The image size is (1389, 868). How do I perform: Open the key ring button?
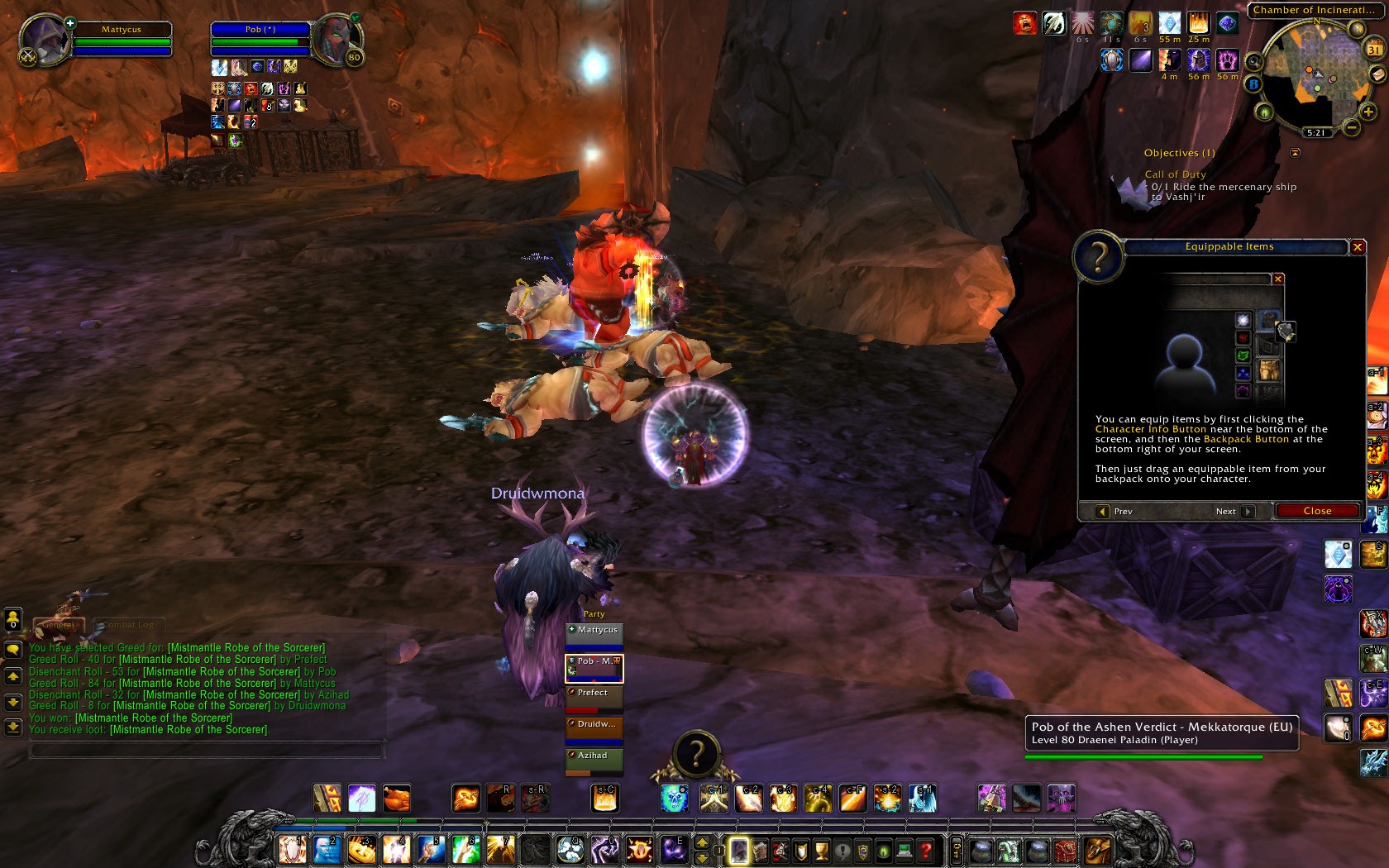[956, 850]
